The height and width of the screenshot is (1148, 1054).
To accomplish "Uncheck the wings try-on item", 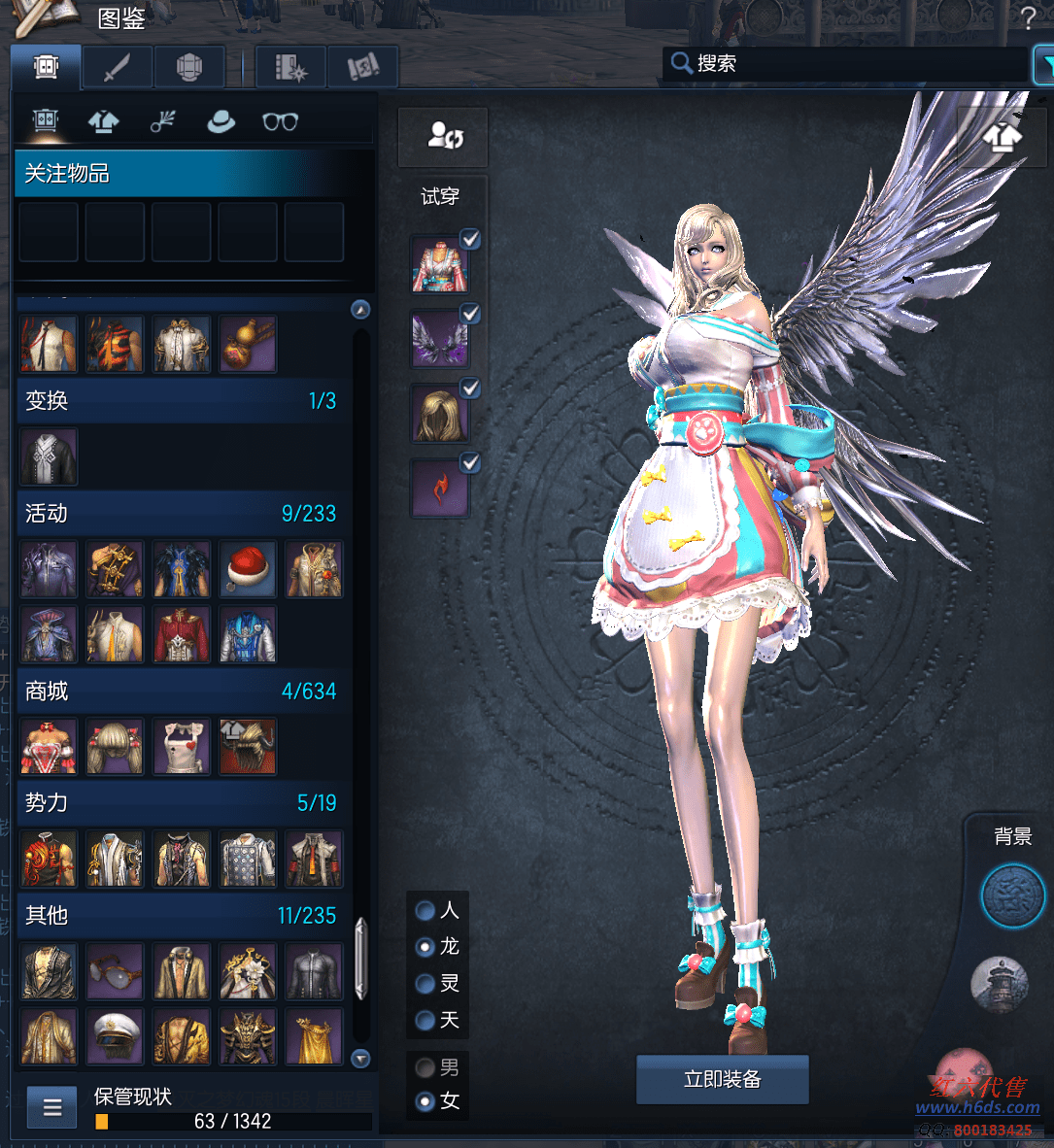I will coord(470,314).
